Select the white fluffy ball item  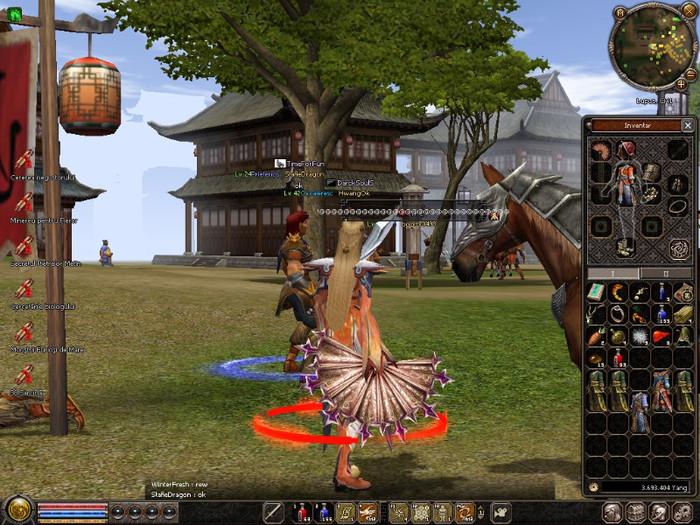[x=640, y=338]
